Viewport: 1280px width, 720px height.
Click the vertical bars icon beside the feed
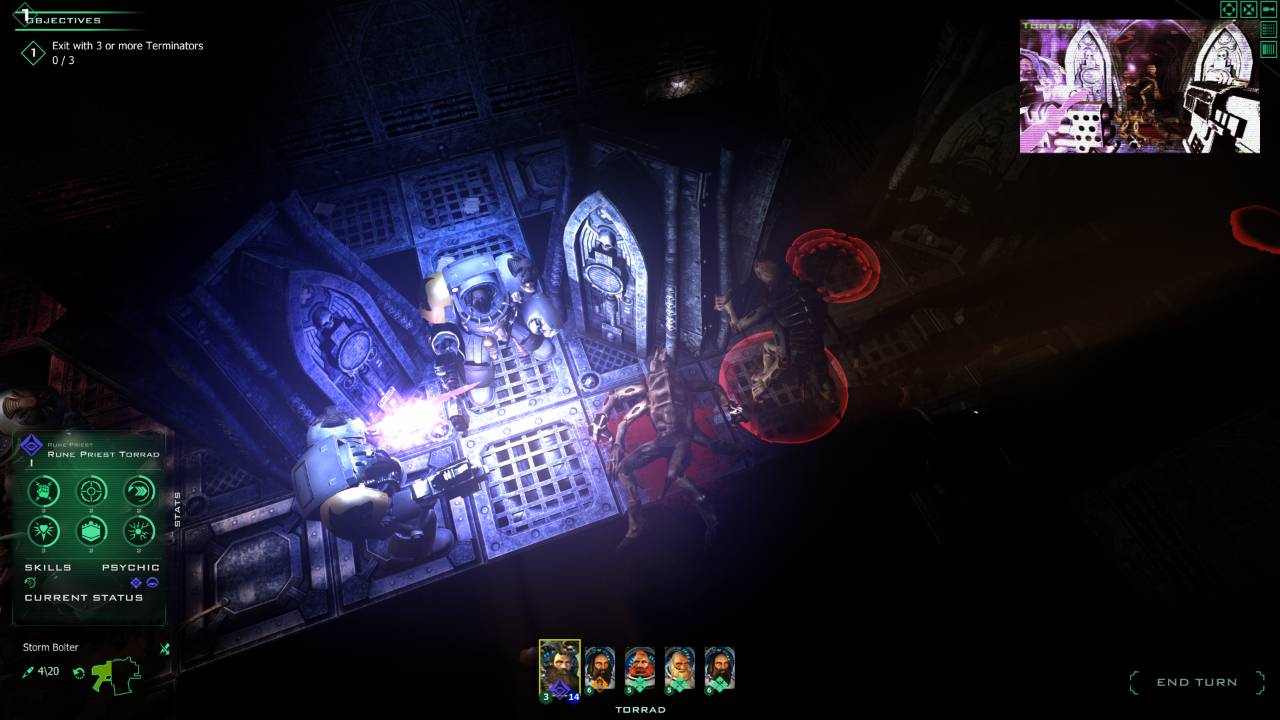pos(1269,49)
